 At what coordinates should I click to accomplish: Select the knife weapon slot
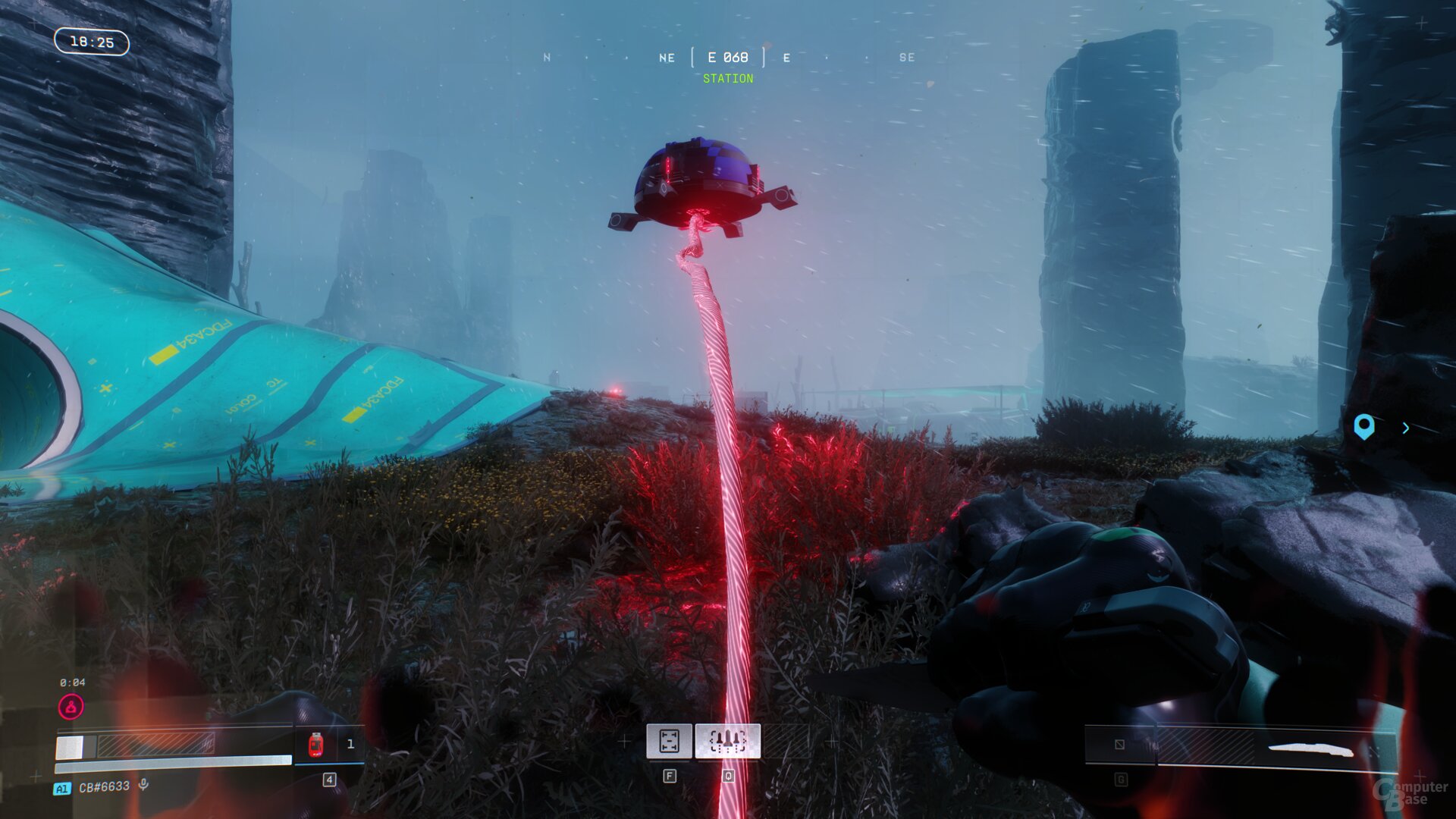1310,749
